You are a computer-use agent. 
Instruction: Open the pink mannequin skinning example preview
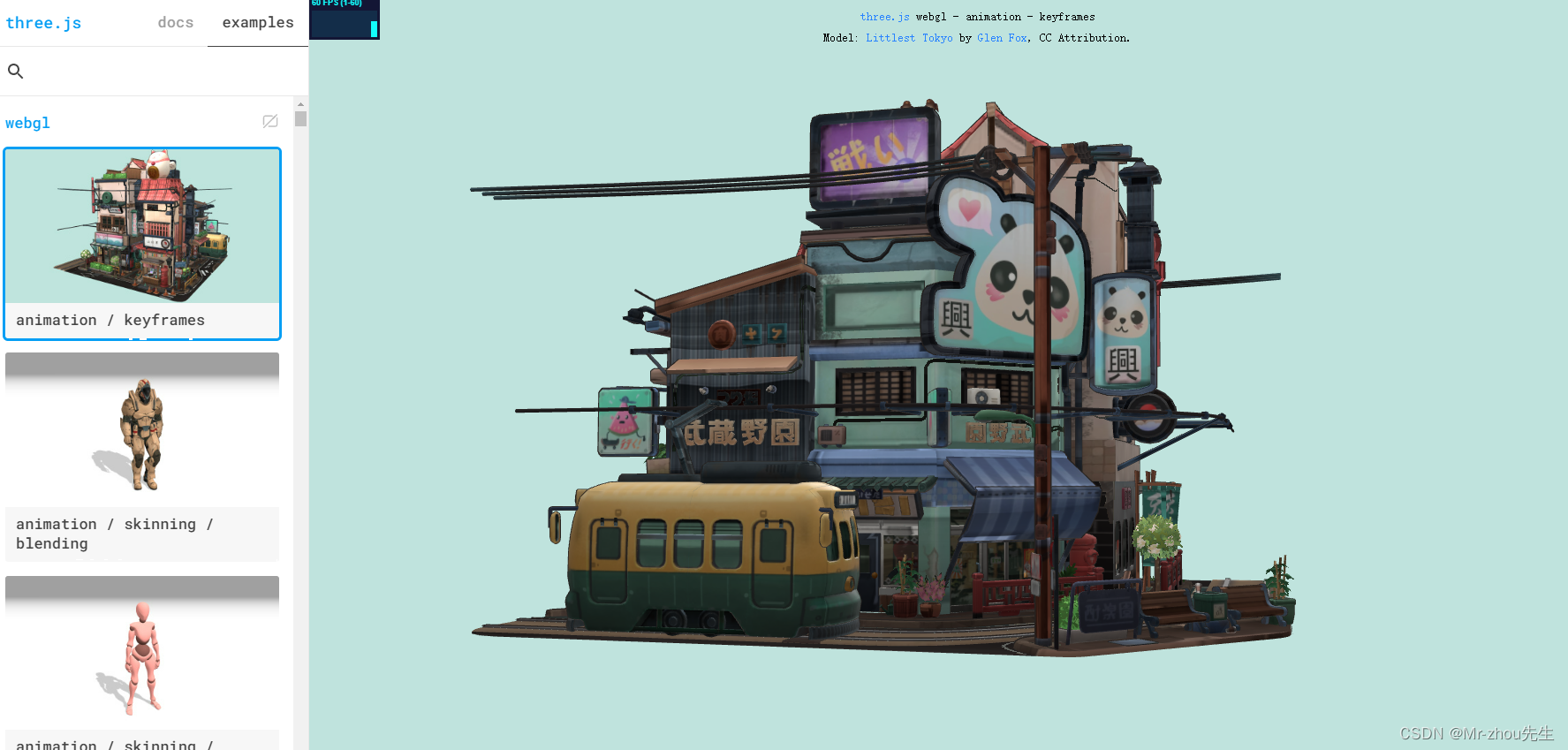tap(141, 654)
